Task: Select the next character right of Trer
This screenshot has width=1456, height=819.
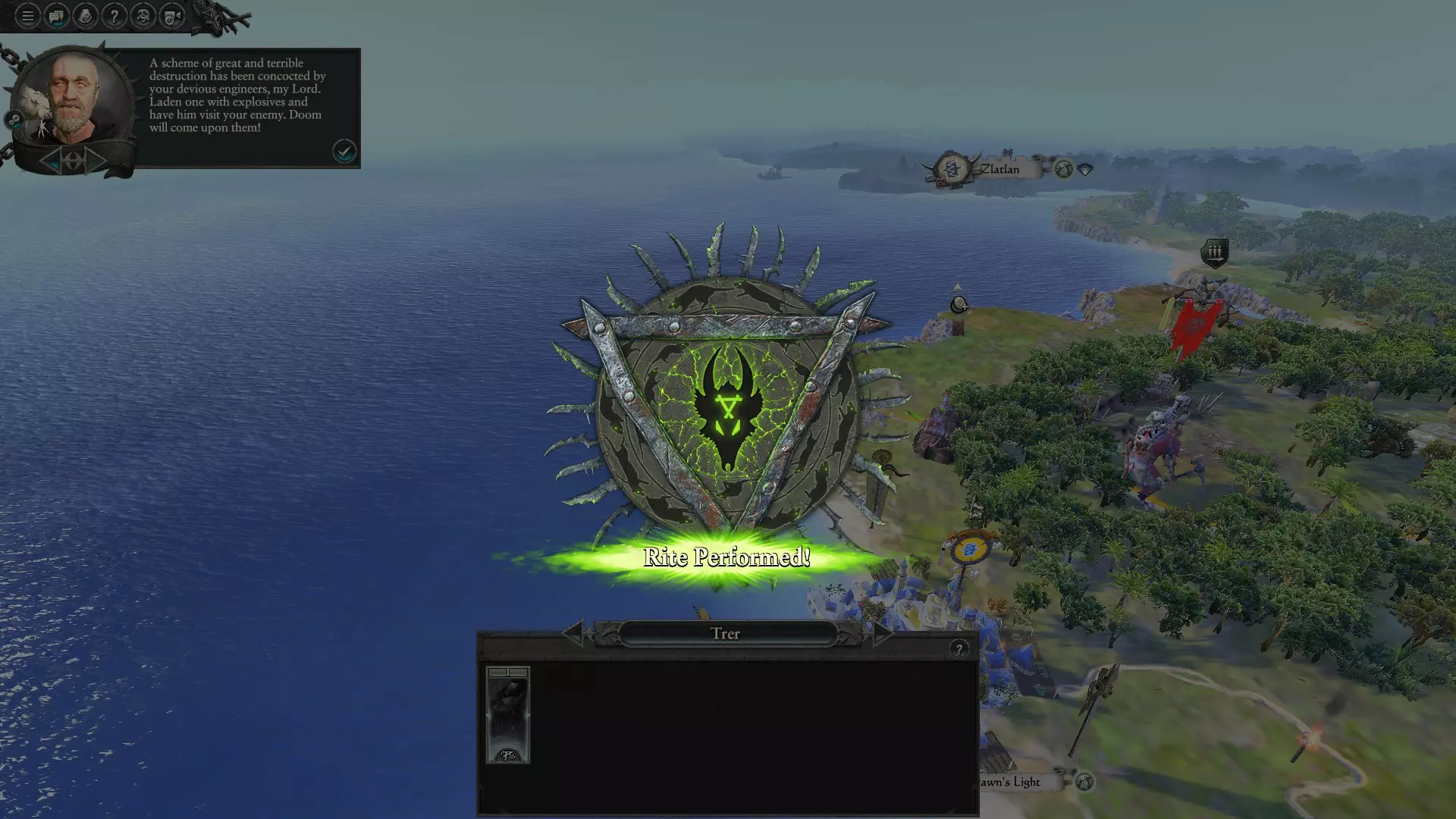Action: click(x=880, y=633)
